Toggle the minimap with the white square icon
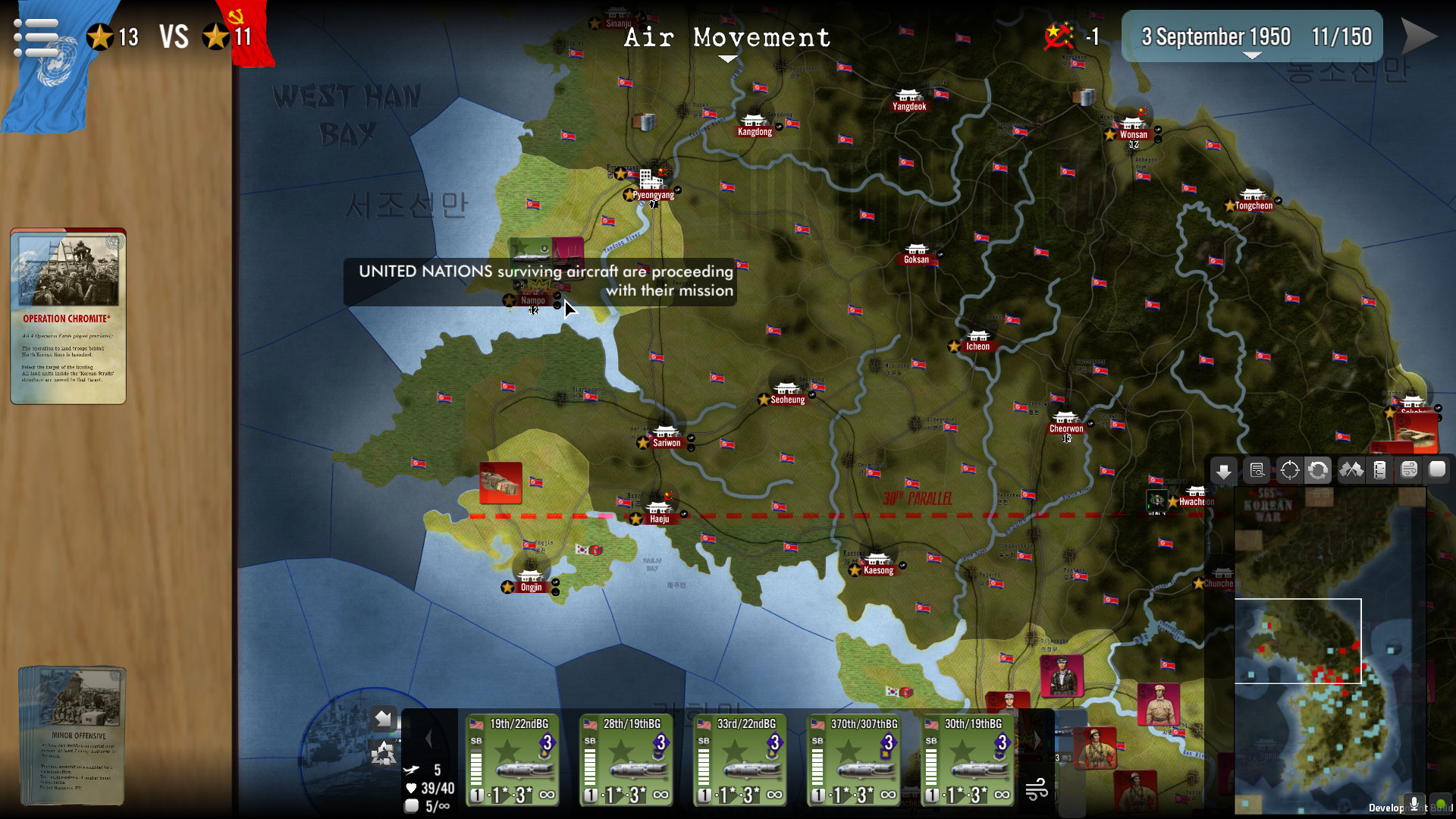Viewport: 1456px width, 819px height. tap(1438, 470)
